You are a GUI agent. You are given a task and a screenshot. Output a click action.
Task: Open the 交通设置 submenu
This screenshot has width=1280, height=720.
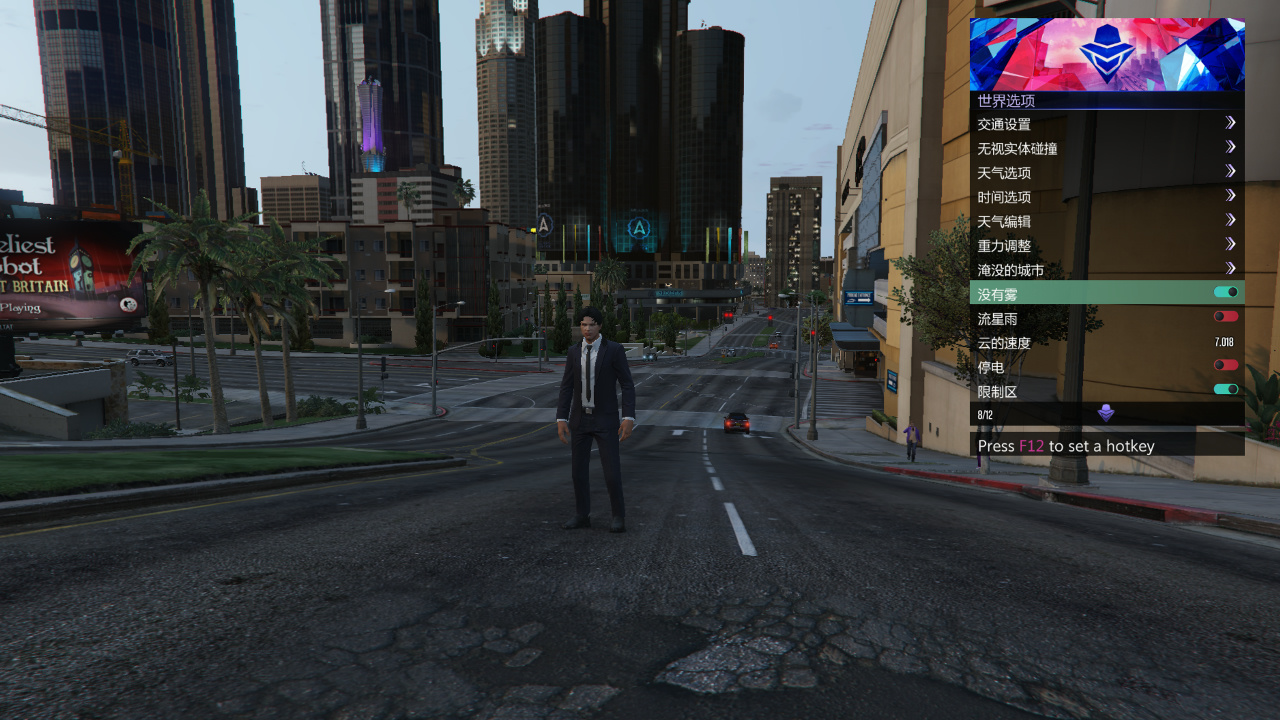[x=1106, y=124]
